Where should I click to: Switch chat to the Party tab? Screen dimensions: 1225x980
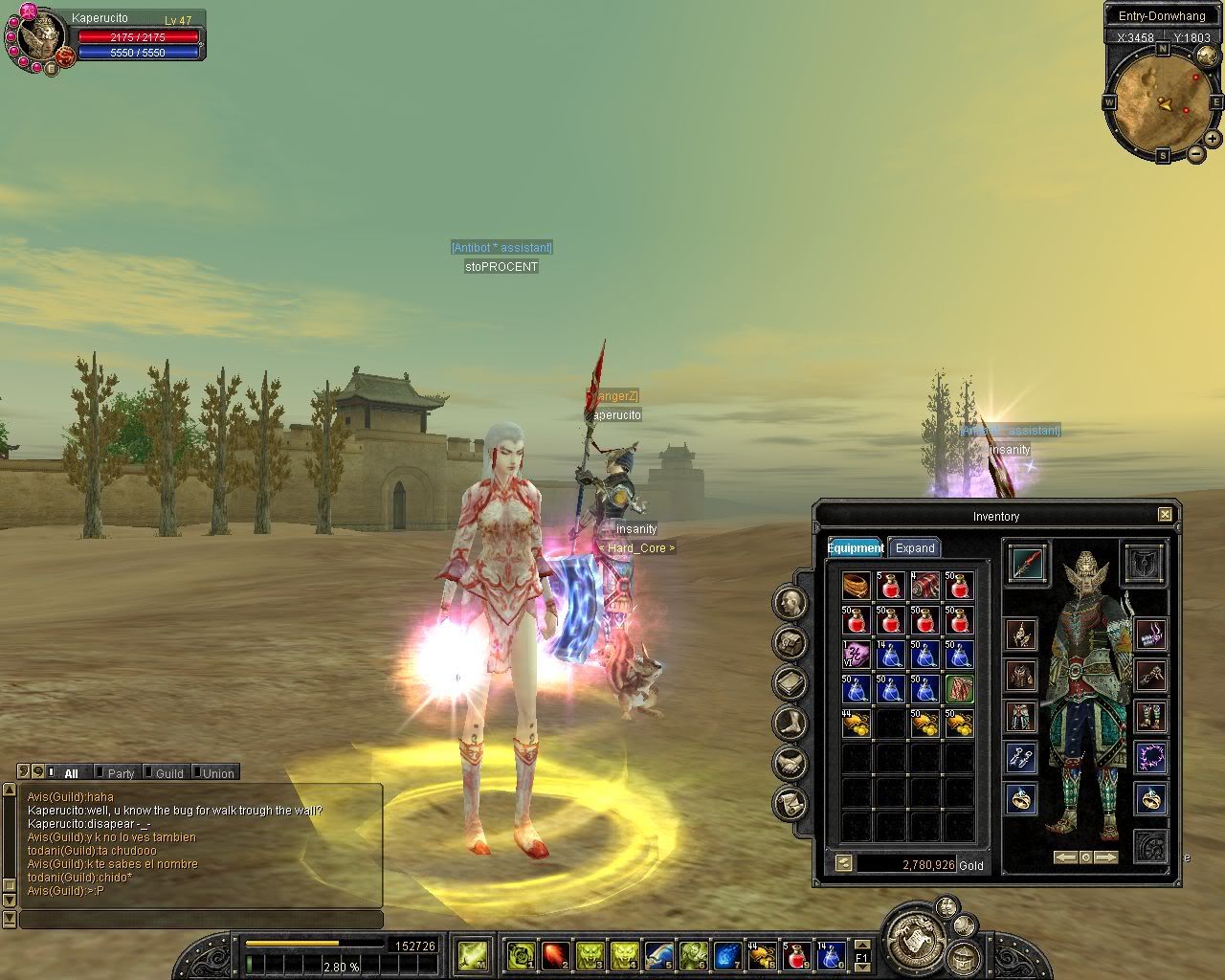coord(121,773)
